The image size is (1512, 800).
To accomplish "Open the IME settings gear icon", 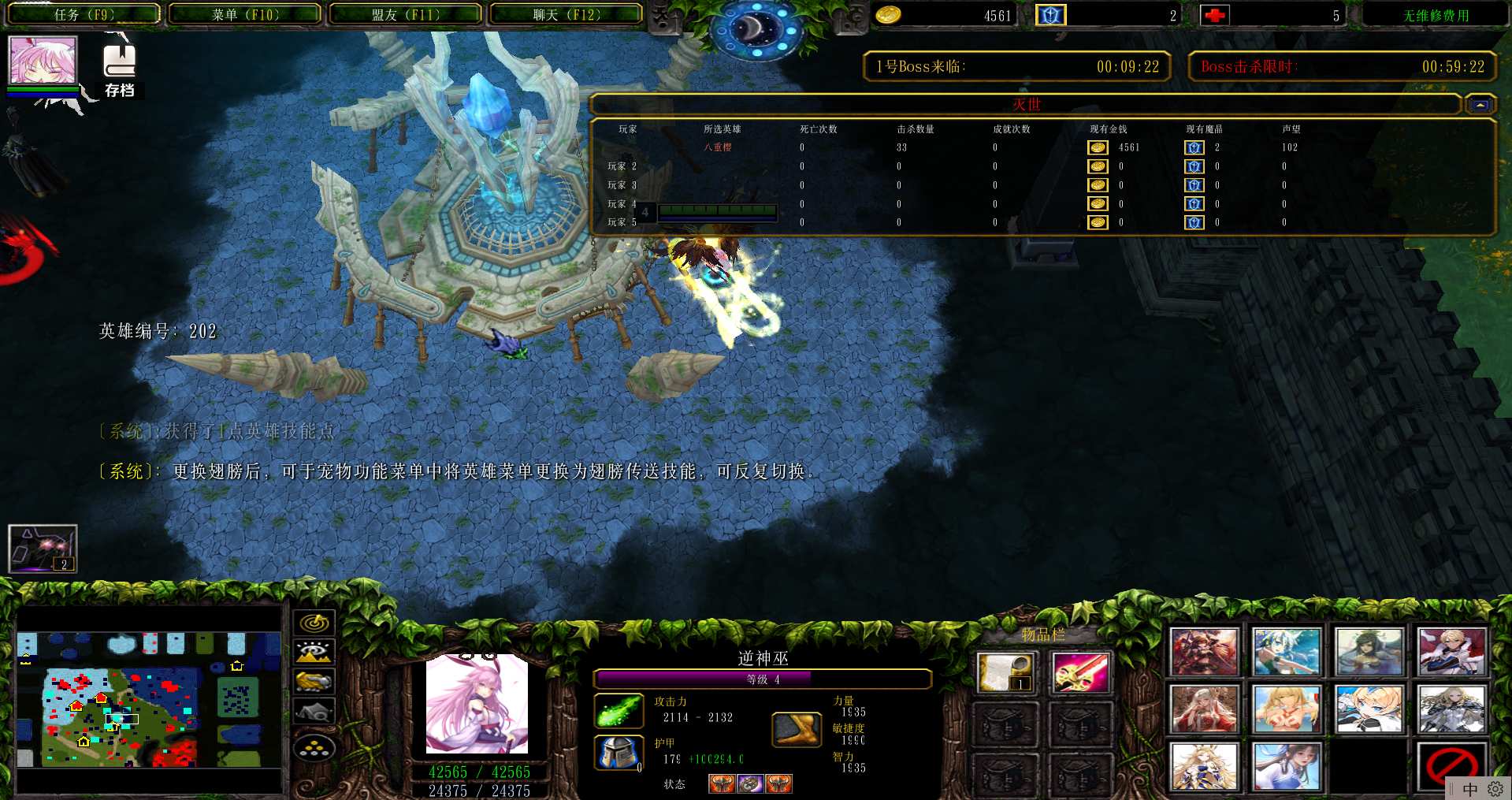I will 1495,789.
